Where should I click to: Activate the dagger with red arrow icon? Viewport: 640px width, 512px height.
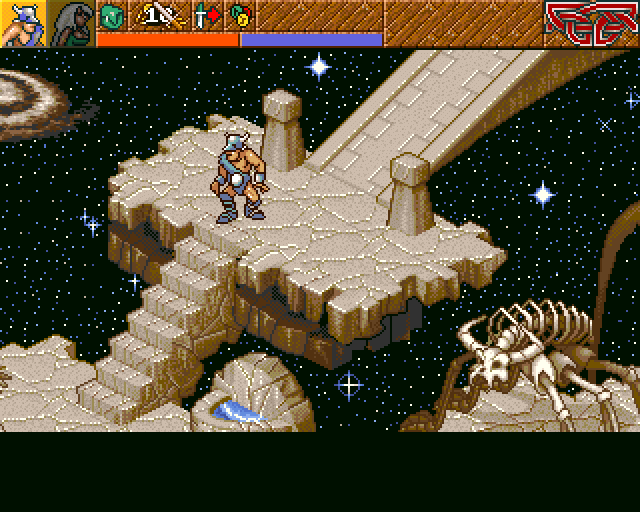click(206, 16)
